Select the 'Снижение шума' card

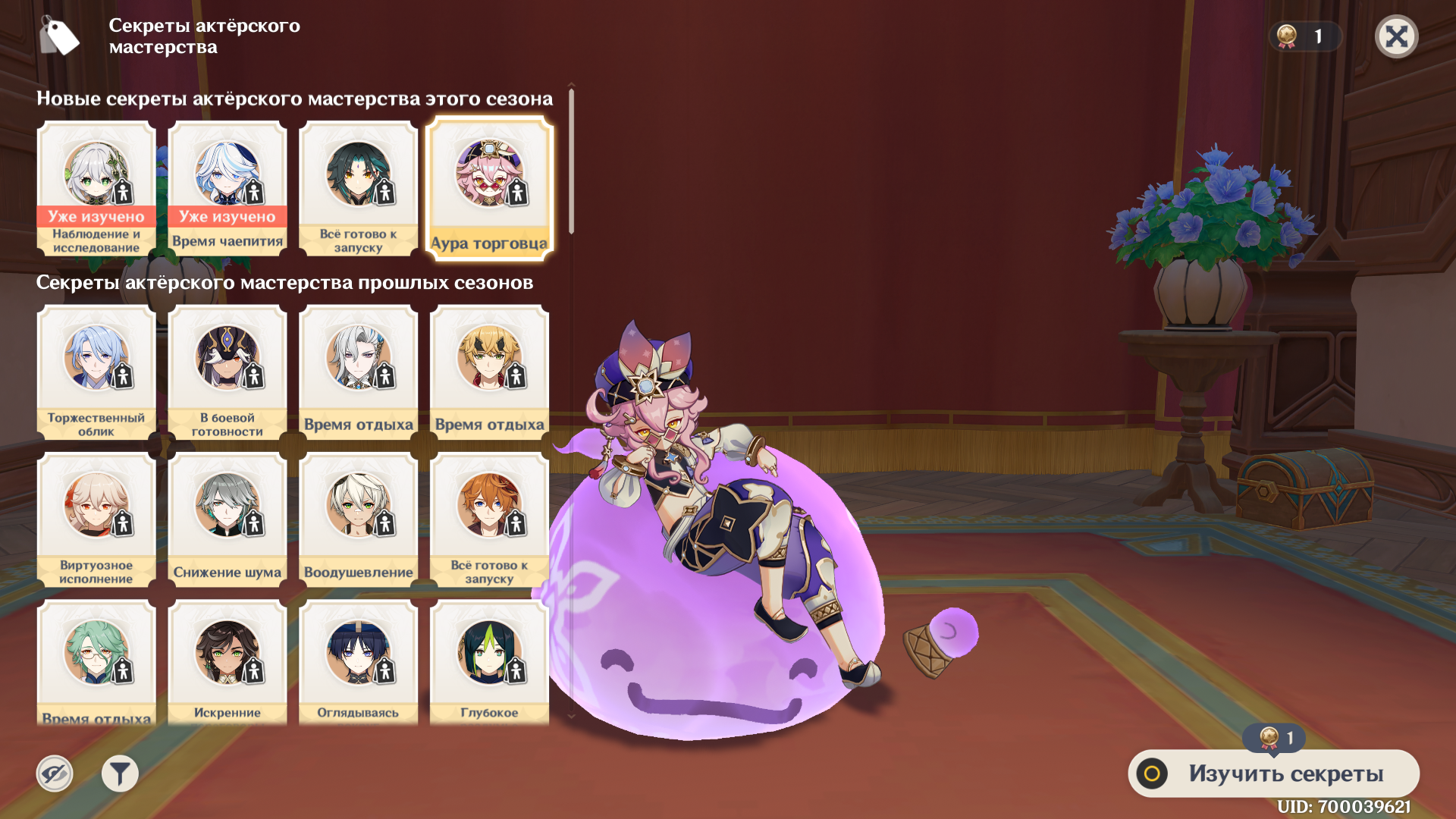pos(227,519)
